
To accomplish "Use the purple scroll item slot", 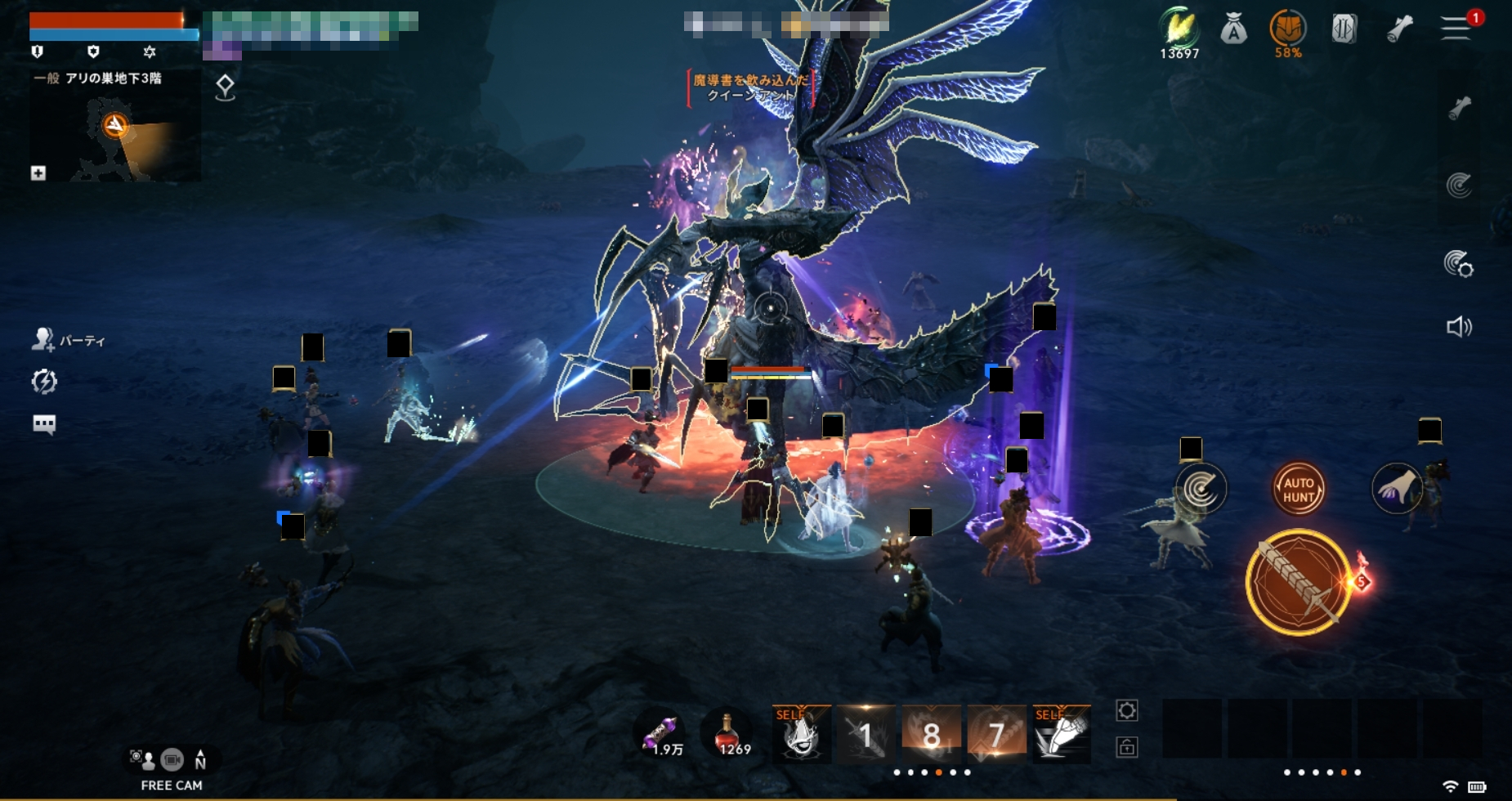I will 663,733.
